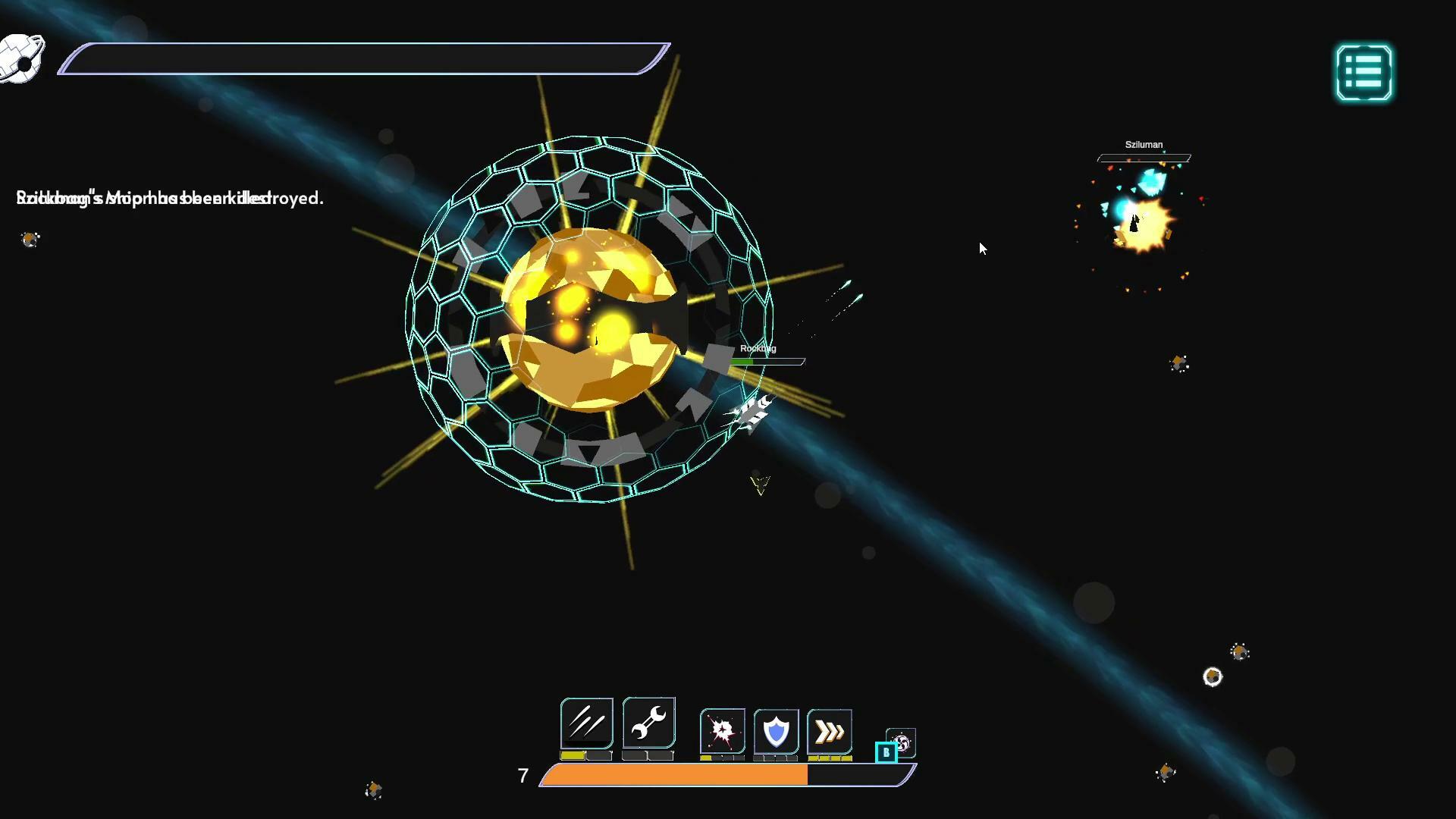This screenshot has width=1456, height=819.
Task: Click the level 7 indicator
Action: pos(522,776)
